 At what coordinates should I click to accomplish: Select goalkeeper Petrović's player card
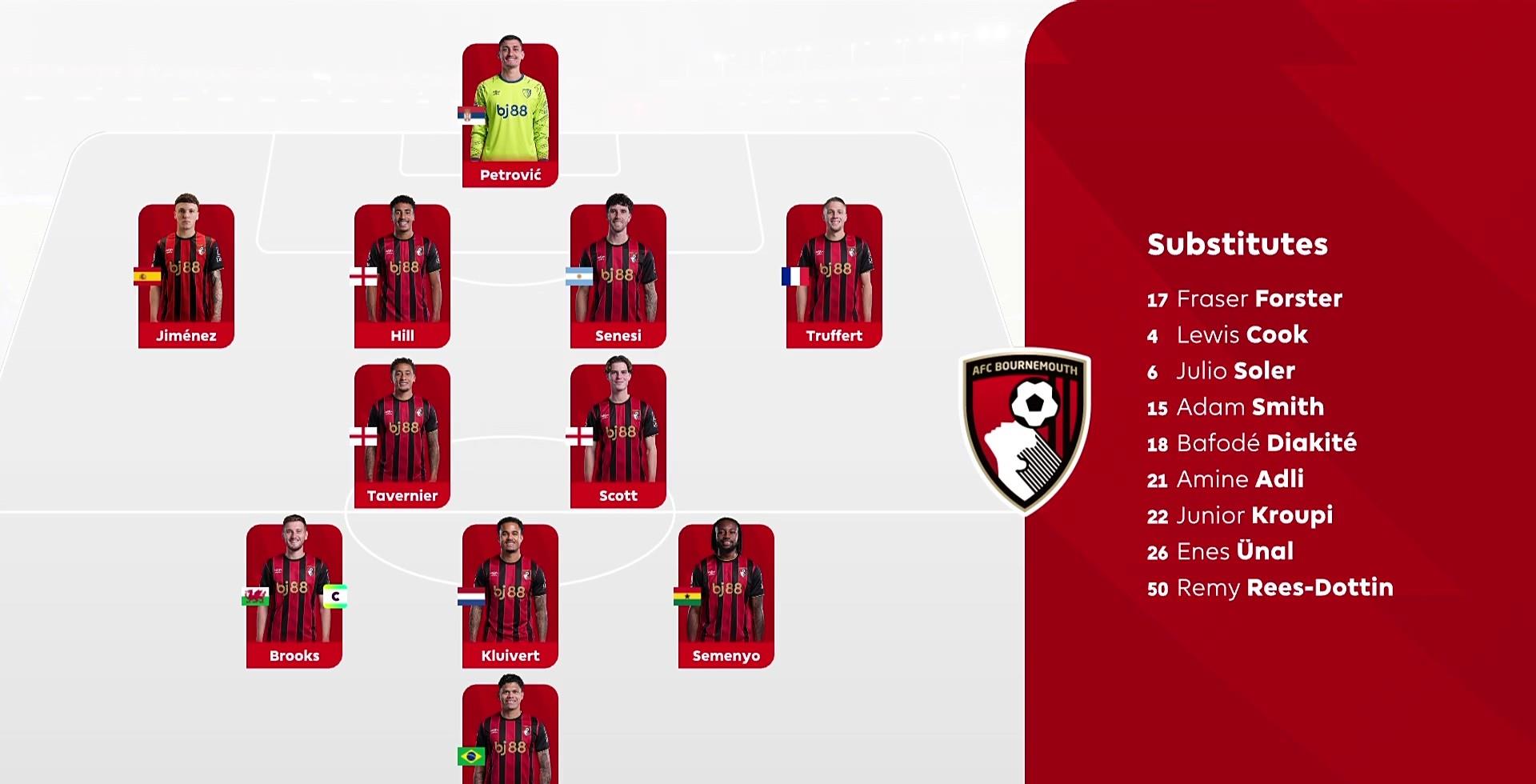[x=510, y=115]
